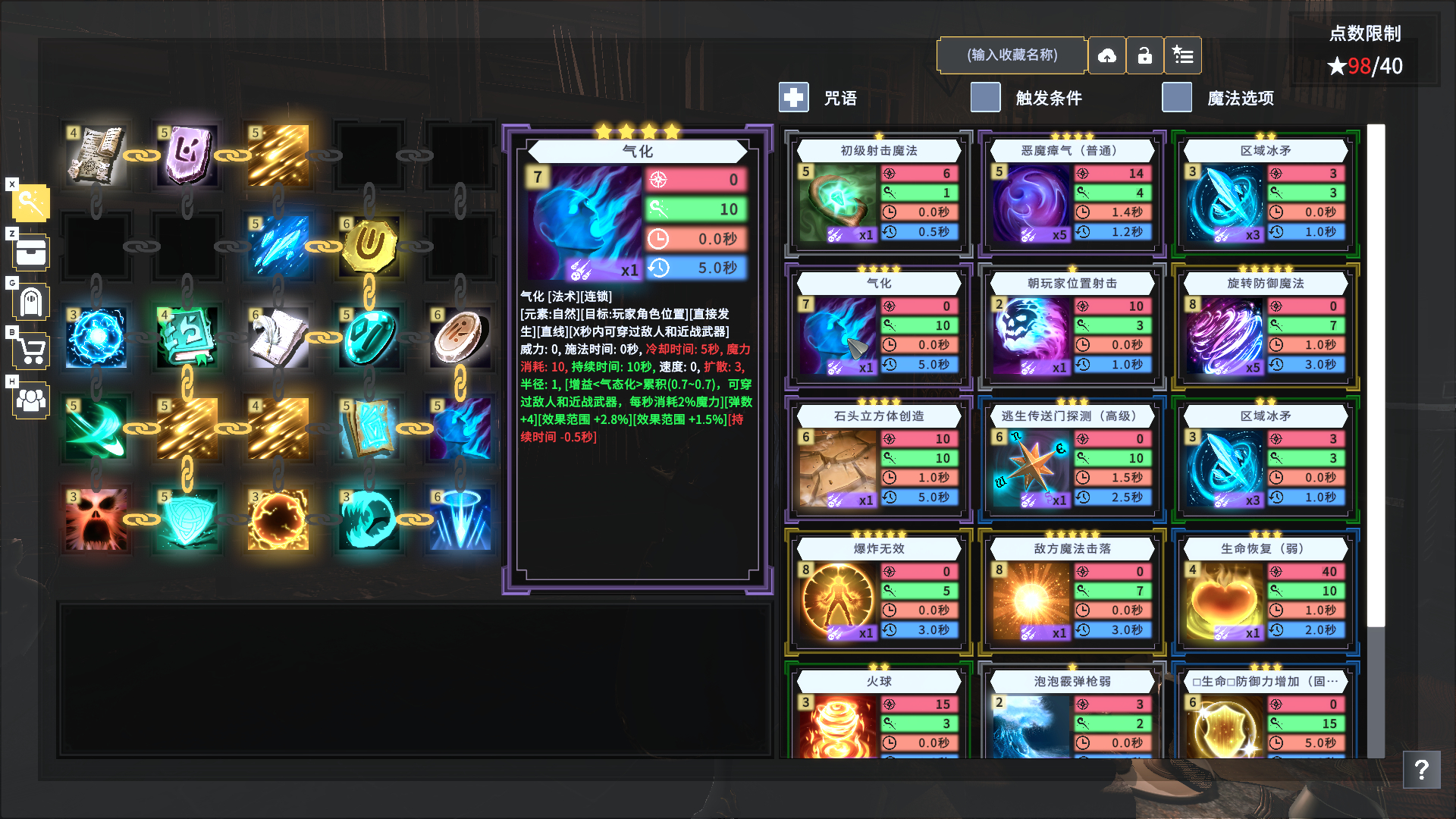Open the party panel via the people icon
Screen dimensions: 1456x819
pyautogui.click(x=30, y=401)
